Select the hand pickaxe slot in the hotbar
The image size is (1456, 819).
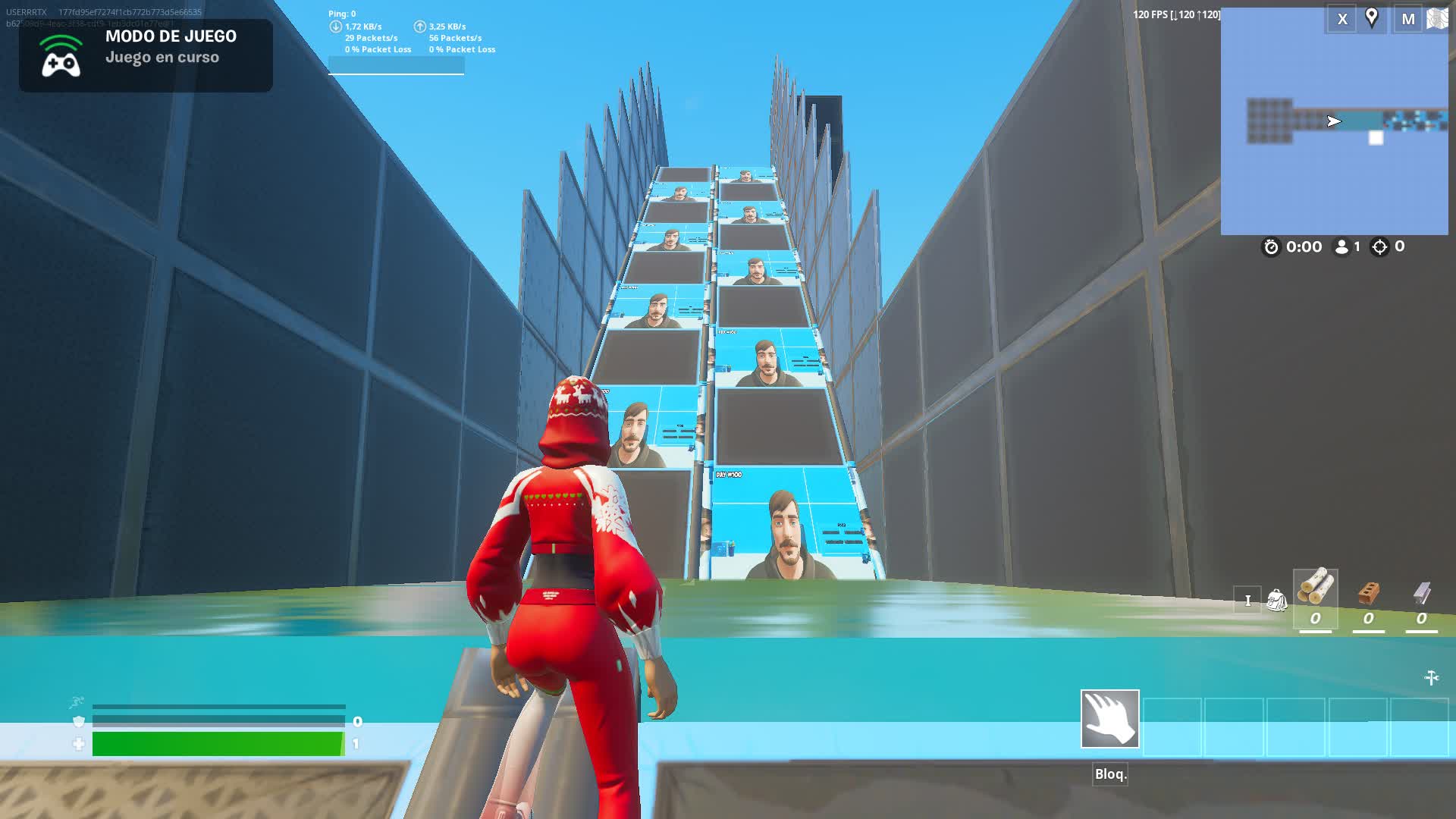click(x=1110, y=720)
